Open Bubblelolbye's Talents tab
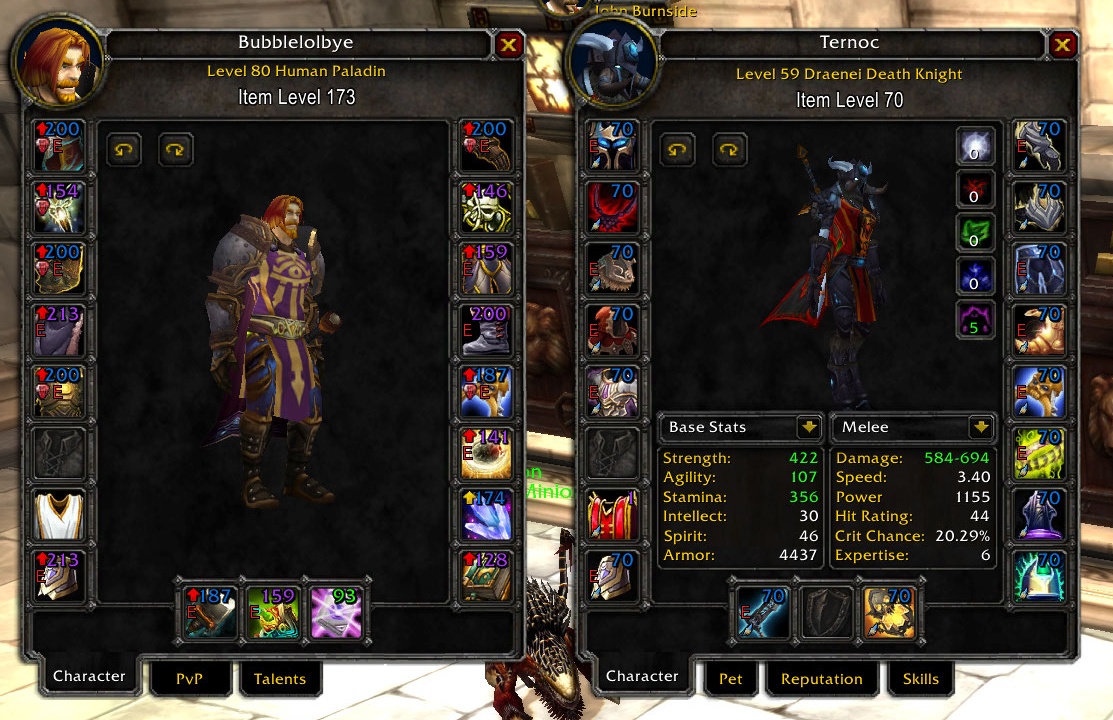 [280, 679]
